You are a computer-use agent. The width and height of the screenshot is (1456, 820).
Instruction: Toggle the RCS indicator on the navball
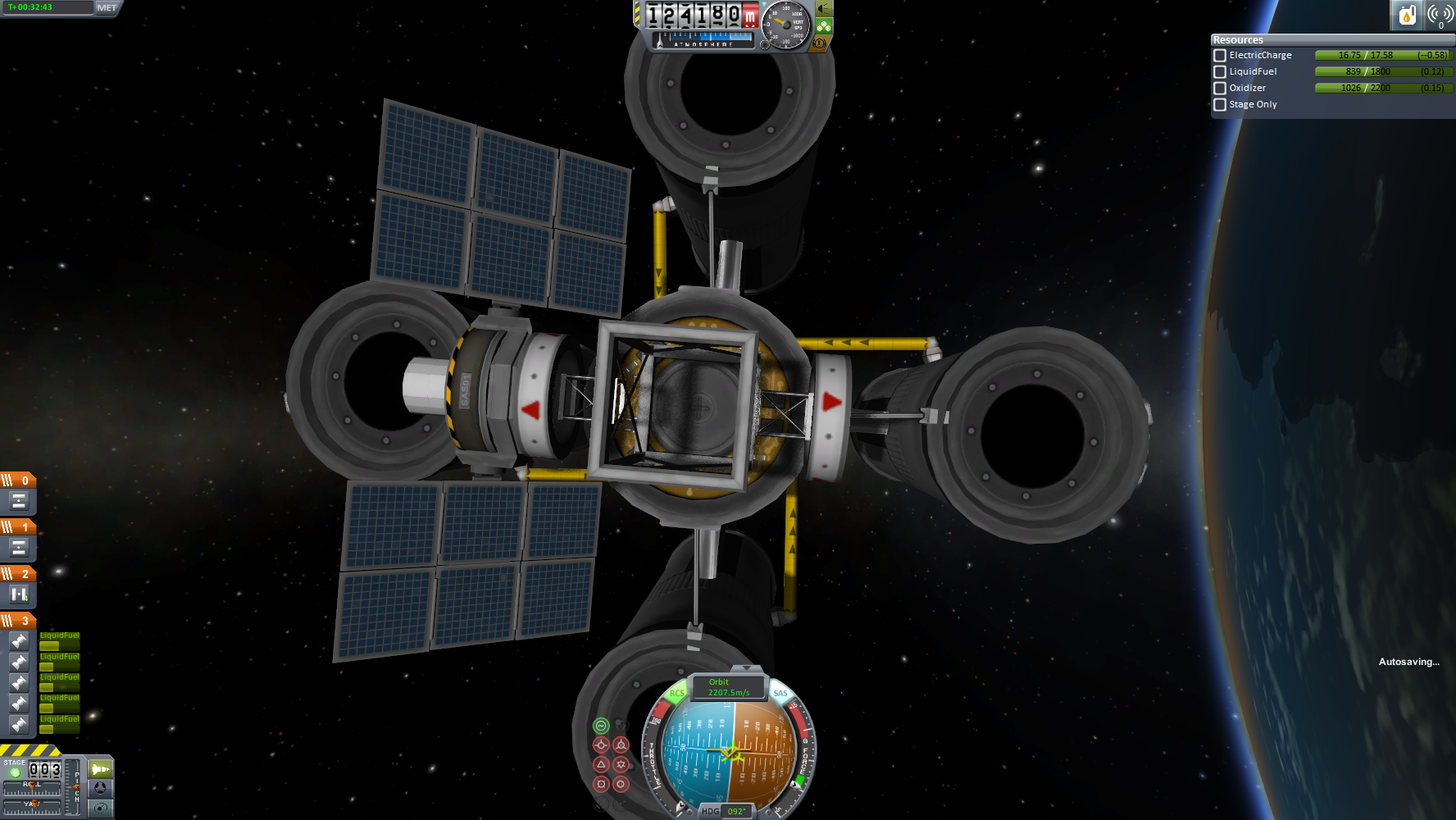[676, 694]
